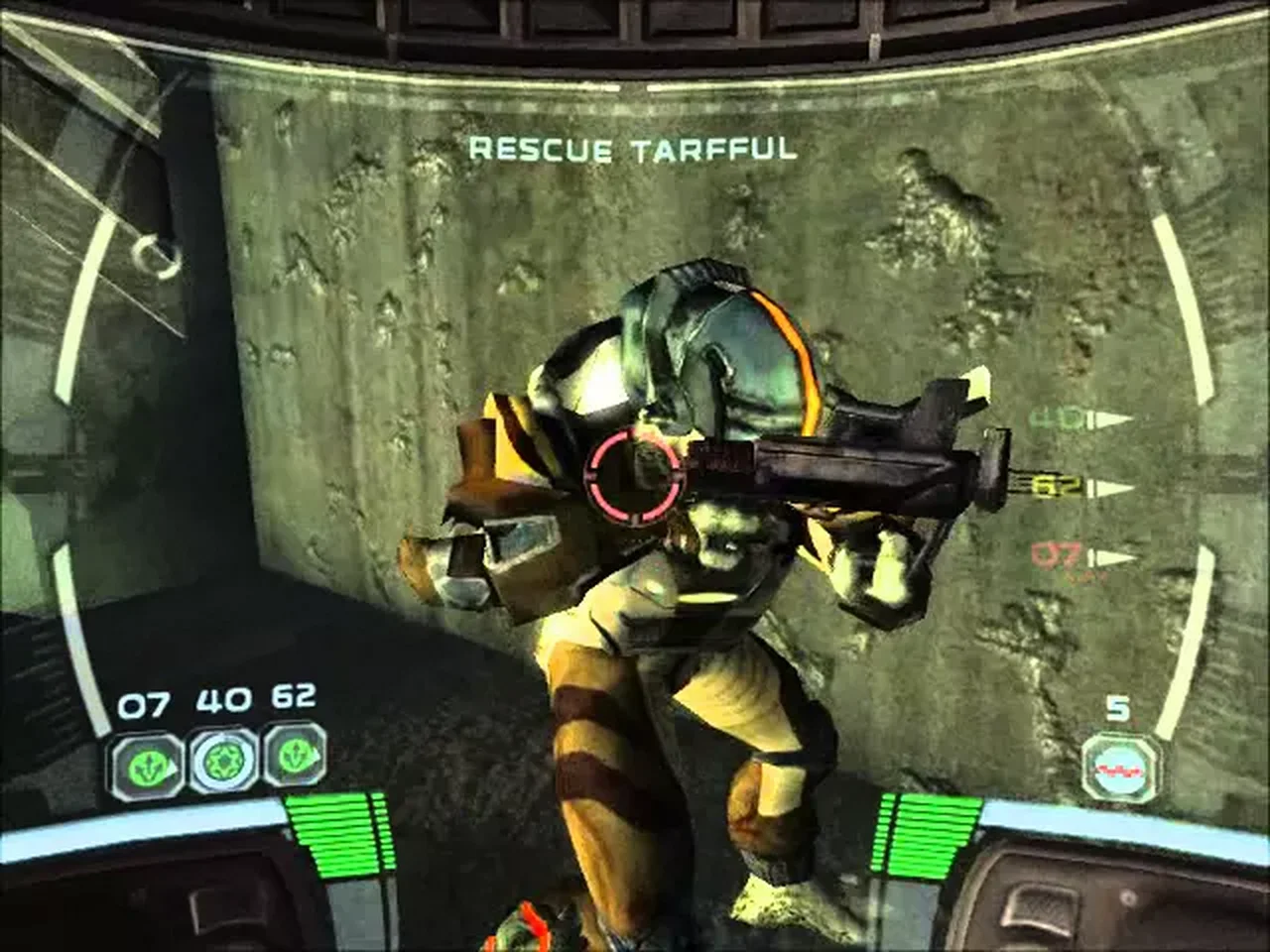The image size is (1270, 952).
Task: Click the Rescue Tarfful objective text
Action: (x=632, y=150)
